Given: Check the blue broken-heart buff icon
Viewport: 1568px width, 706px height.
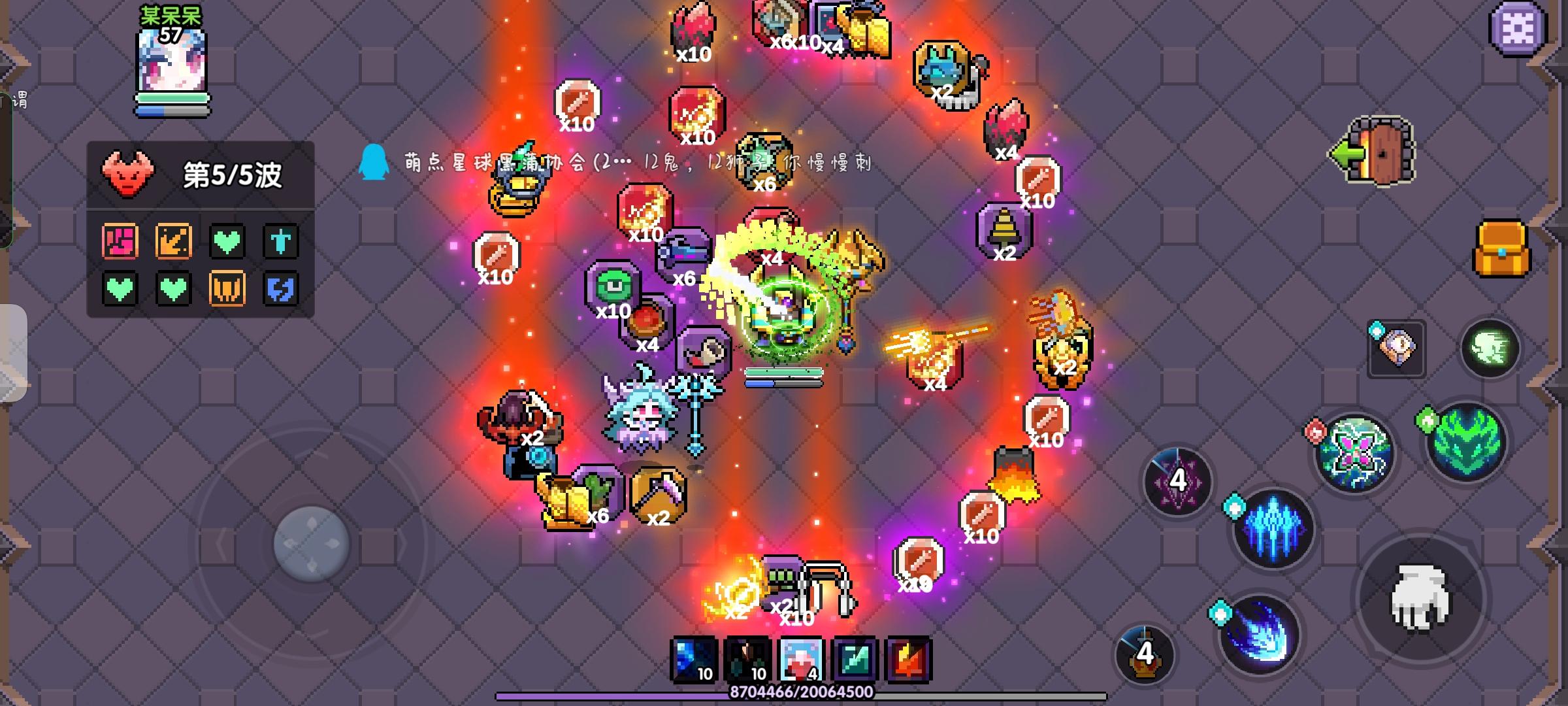Looking at the screenshot, I should pos(281,288).
